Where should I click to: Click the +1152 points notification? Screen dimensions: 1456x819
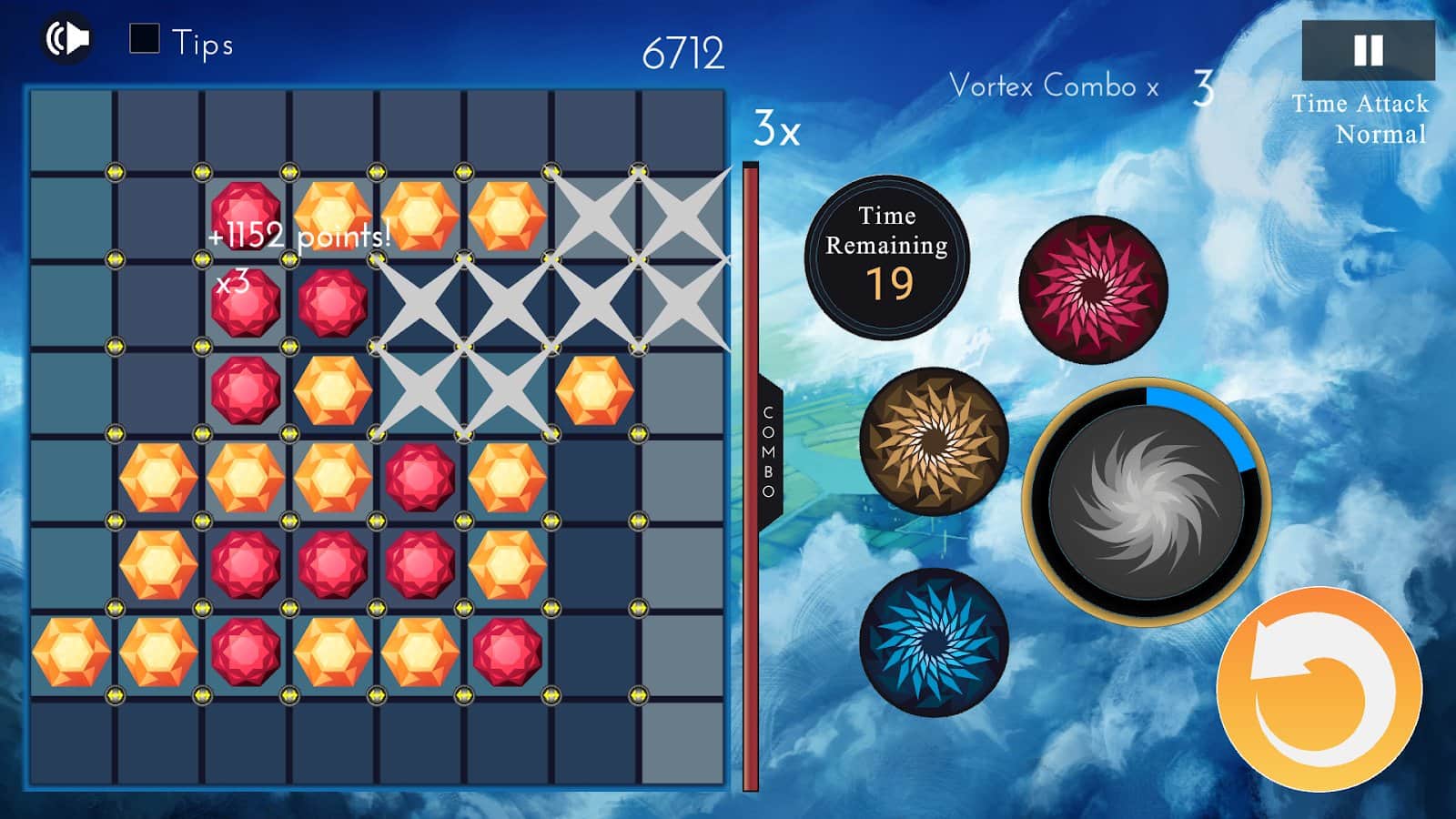(298, 234)
